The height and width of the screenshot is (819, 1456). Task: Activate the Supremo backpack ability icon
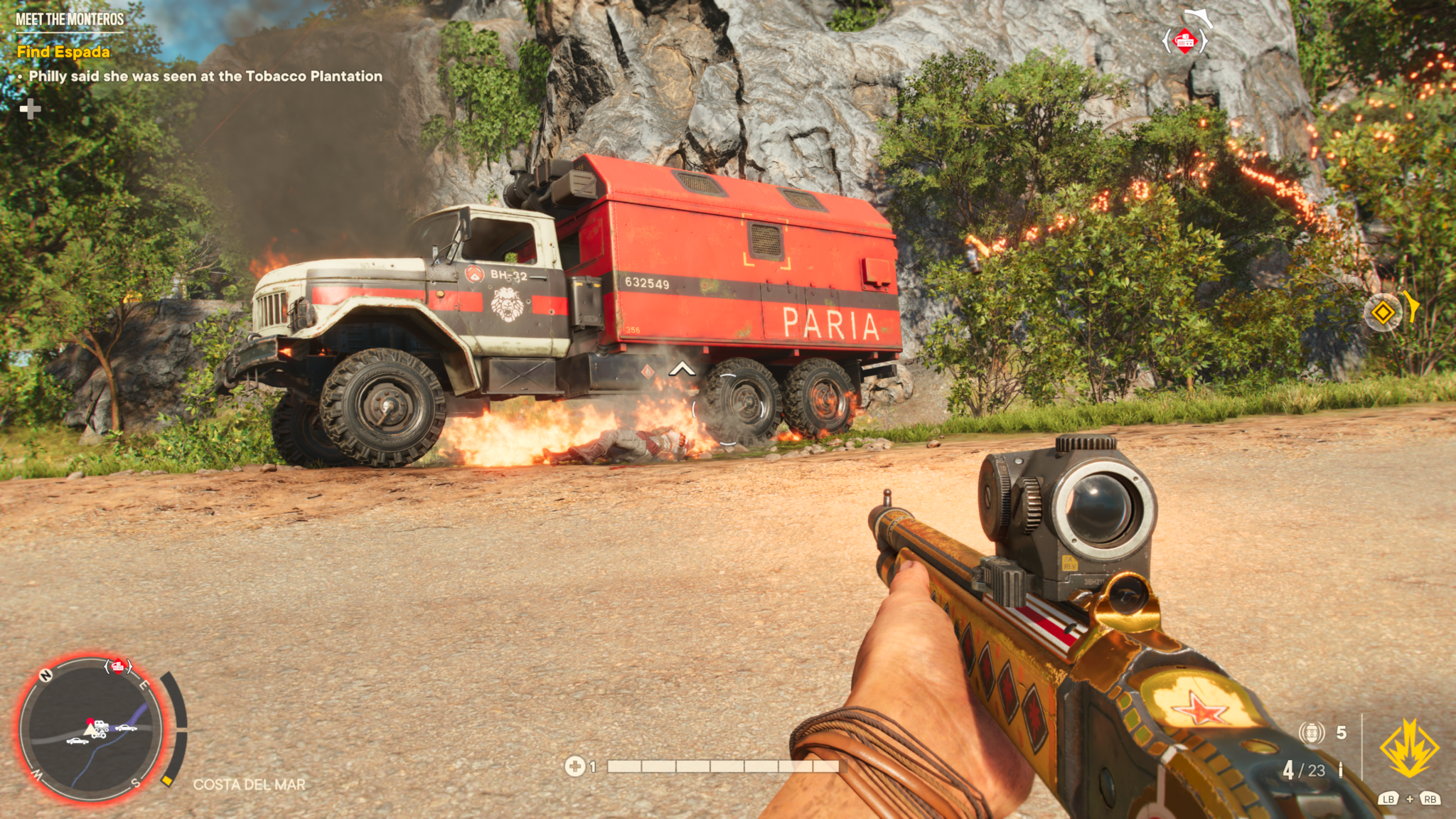[x=1408, y=748]
